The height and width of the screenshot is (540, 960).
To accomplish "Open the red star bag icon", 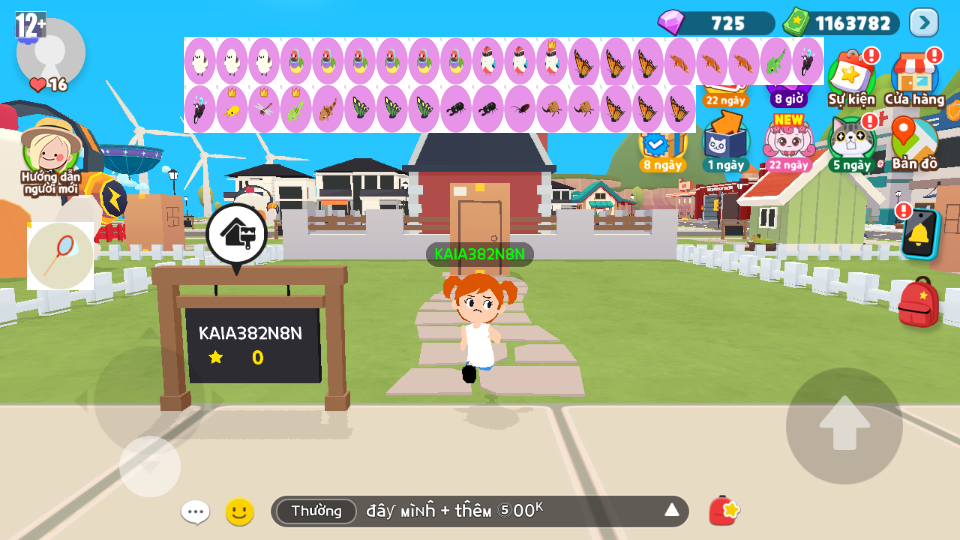I will tap(723, 511).
